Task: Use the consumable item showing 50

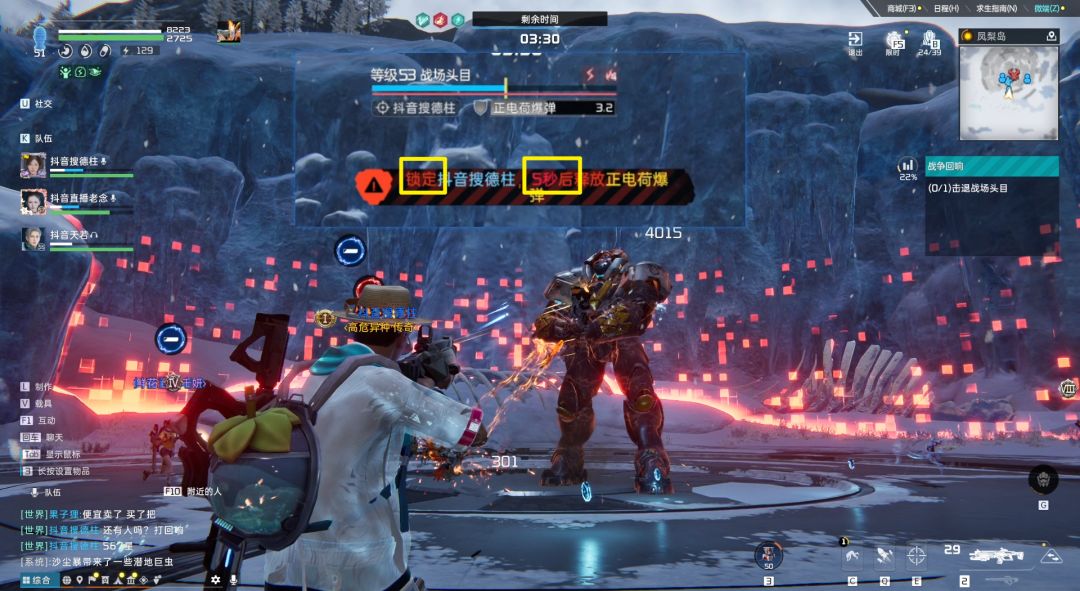Action: click(x=768, y=554)
